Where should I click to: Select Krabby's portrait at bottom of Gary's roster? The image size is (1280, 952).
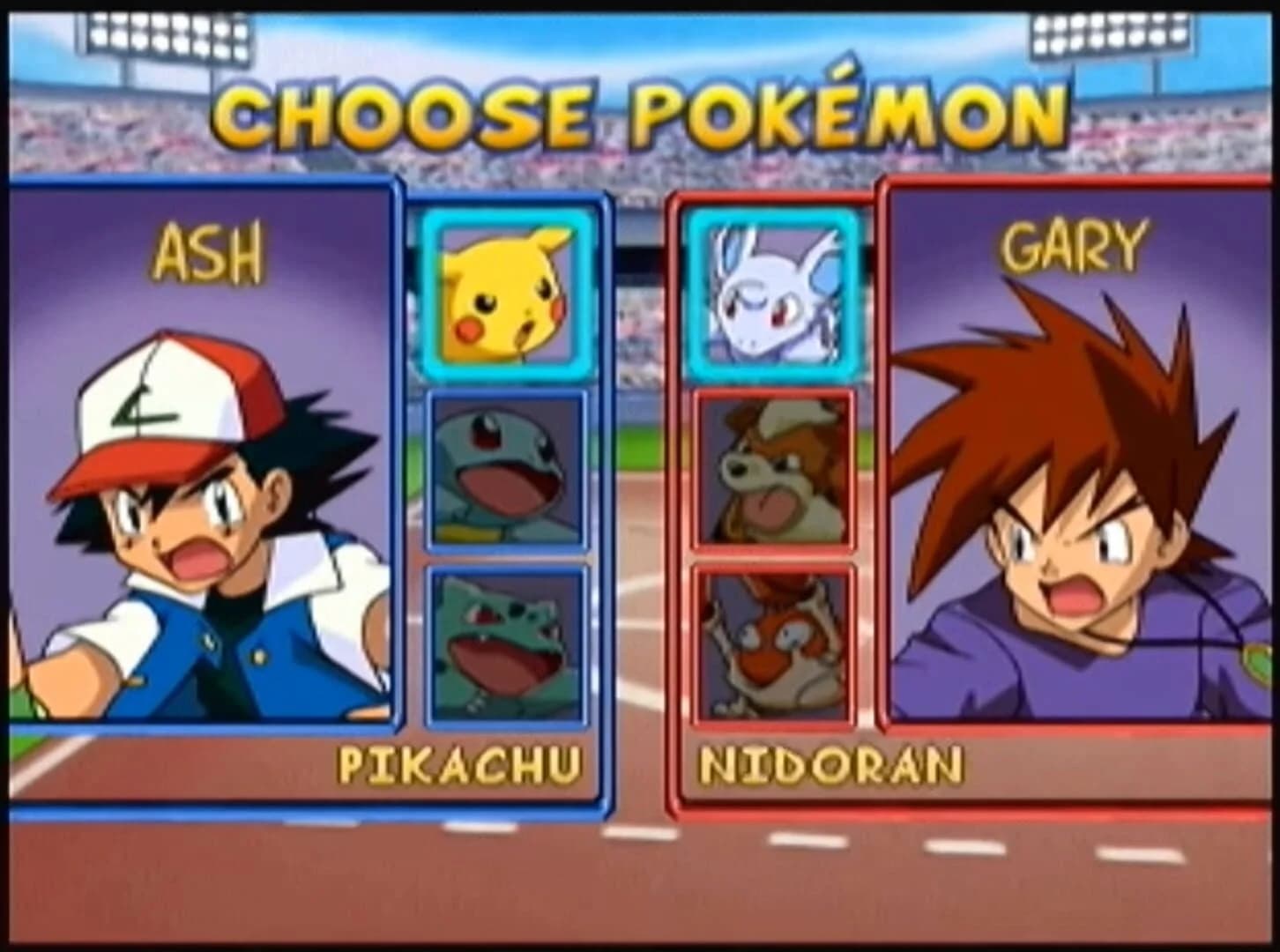click(776, 643)
